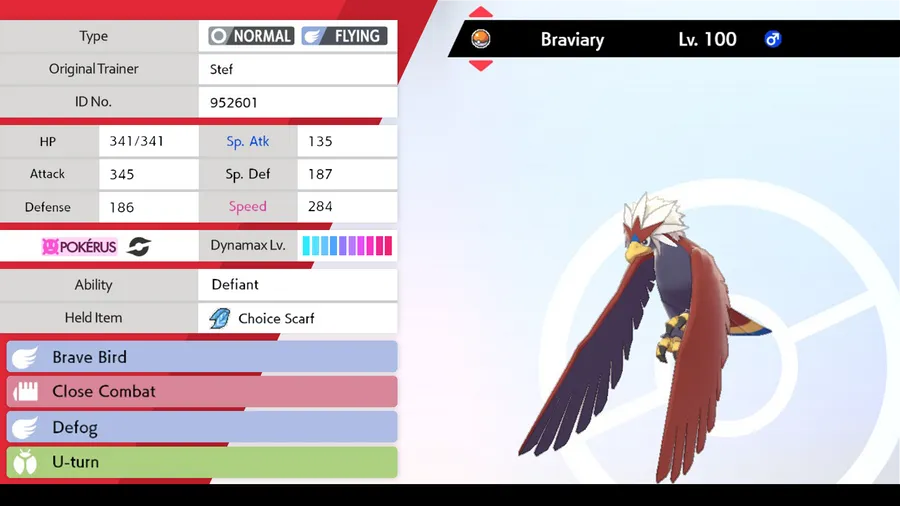Select the Brave Bird move
Screen dimensions: 900x506
click(x=201, y=357)
